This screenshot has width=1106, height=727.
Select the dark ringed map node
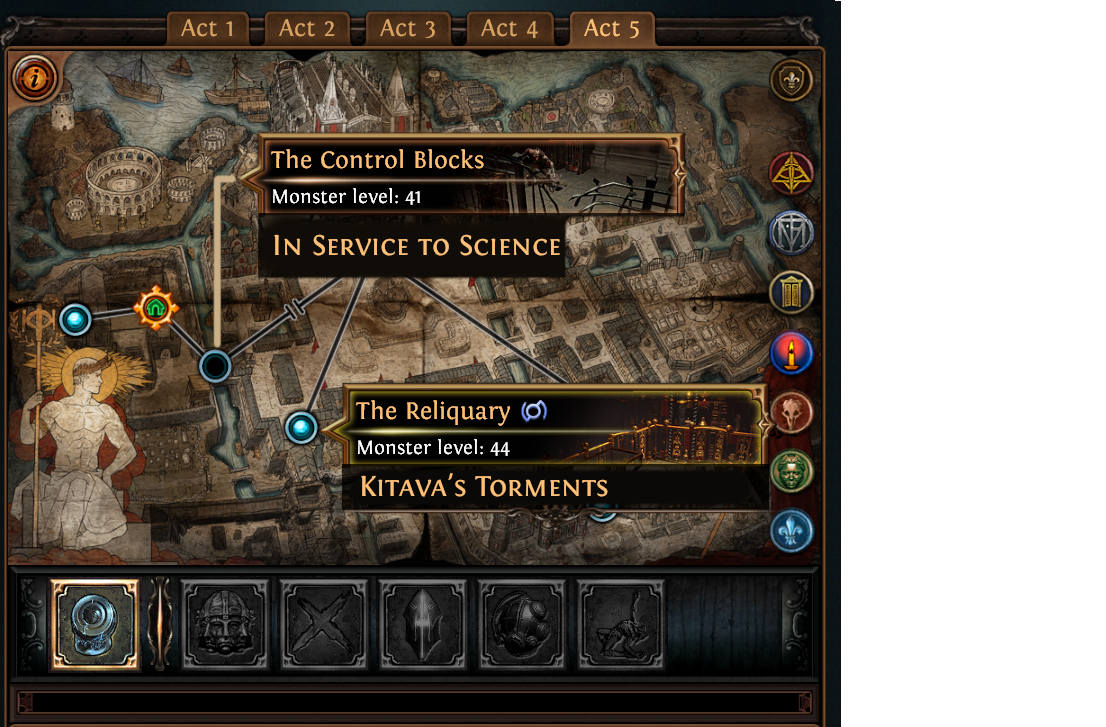pyautogui.click(x=215, y=367)
